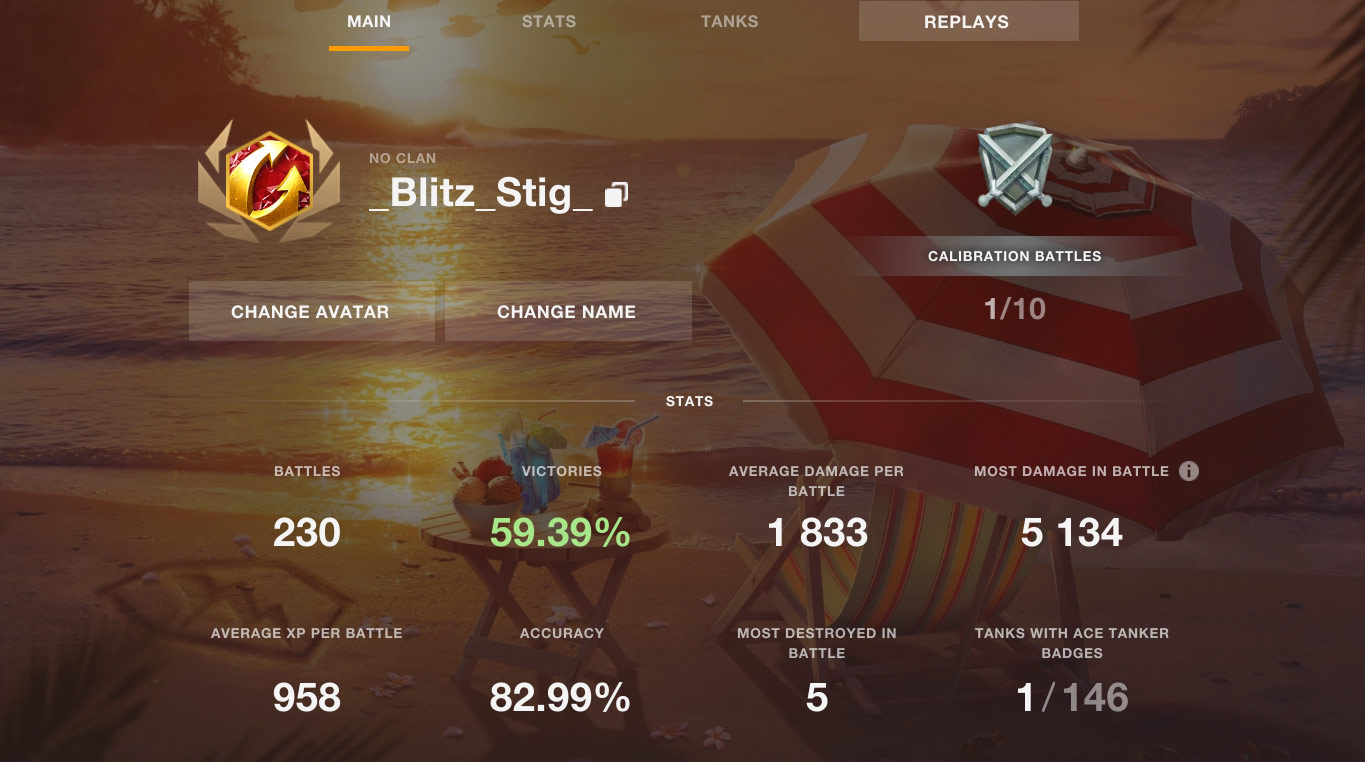Click the Average XP per Battle value 958

tap(307, 697)
